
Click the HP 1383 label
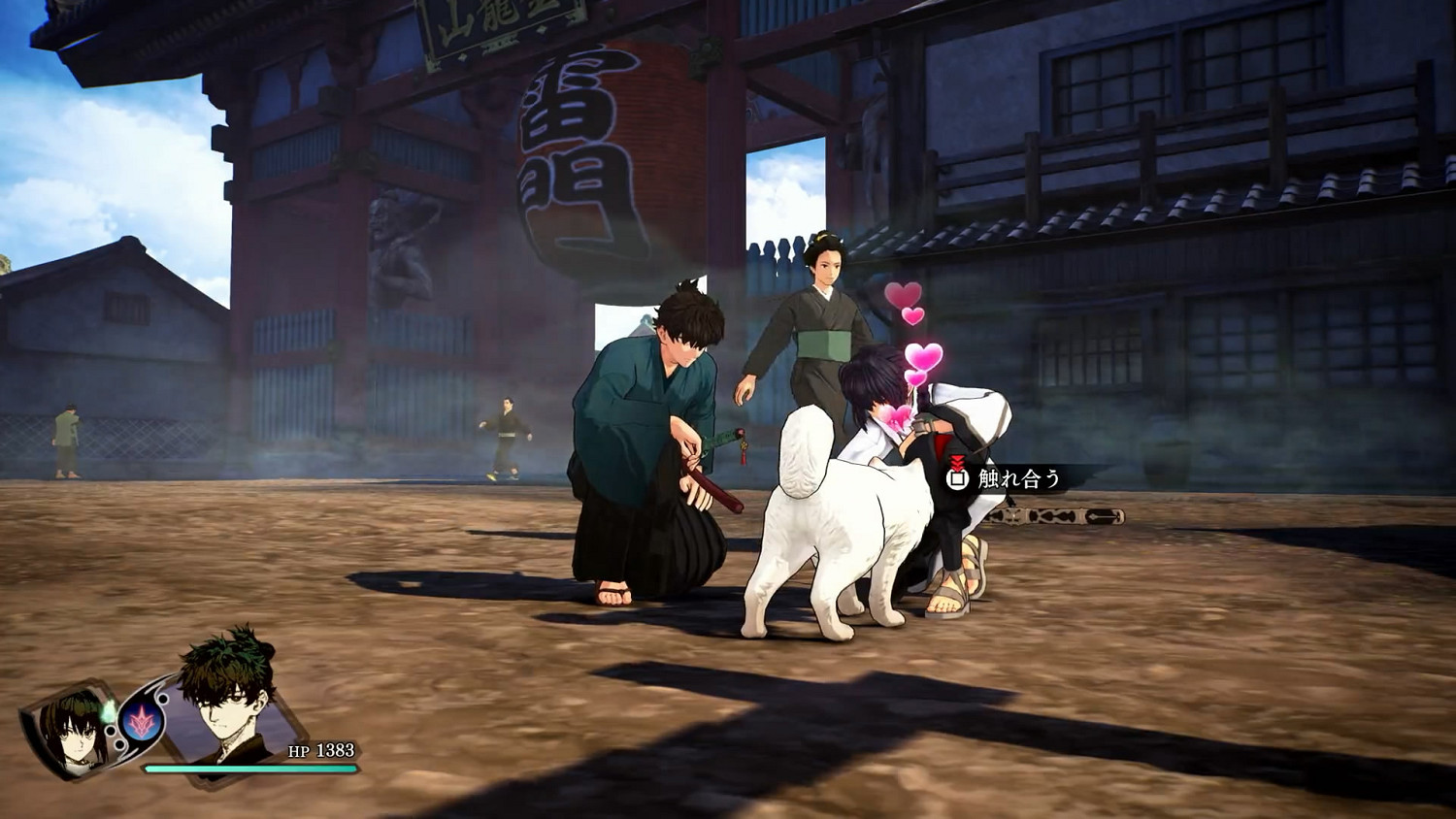click(320, 750)
